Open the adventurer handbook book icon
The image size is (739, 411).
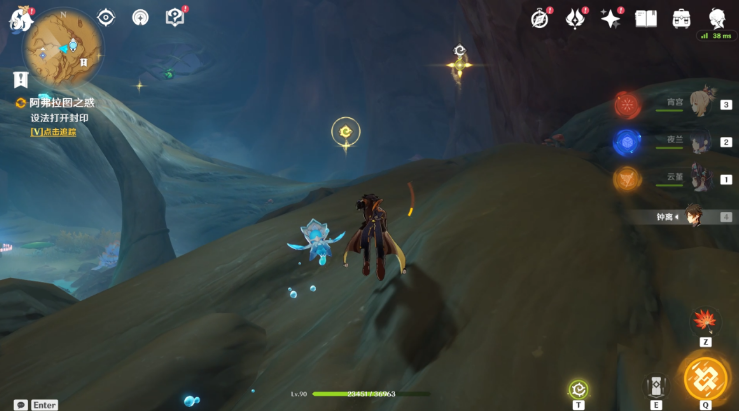(x=646, y=18)
